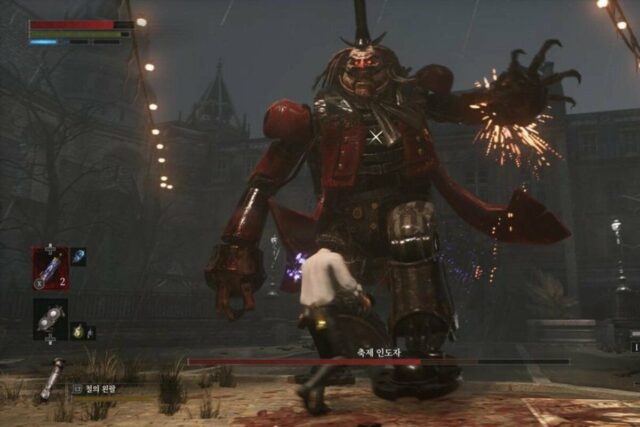
Task: Select the Pulse Cell item slot
Action: 50,268
